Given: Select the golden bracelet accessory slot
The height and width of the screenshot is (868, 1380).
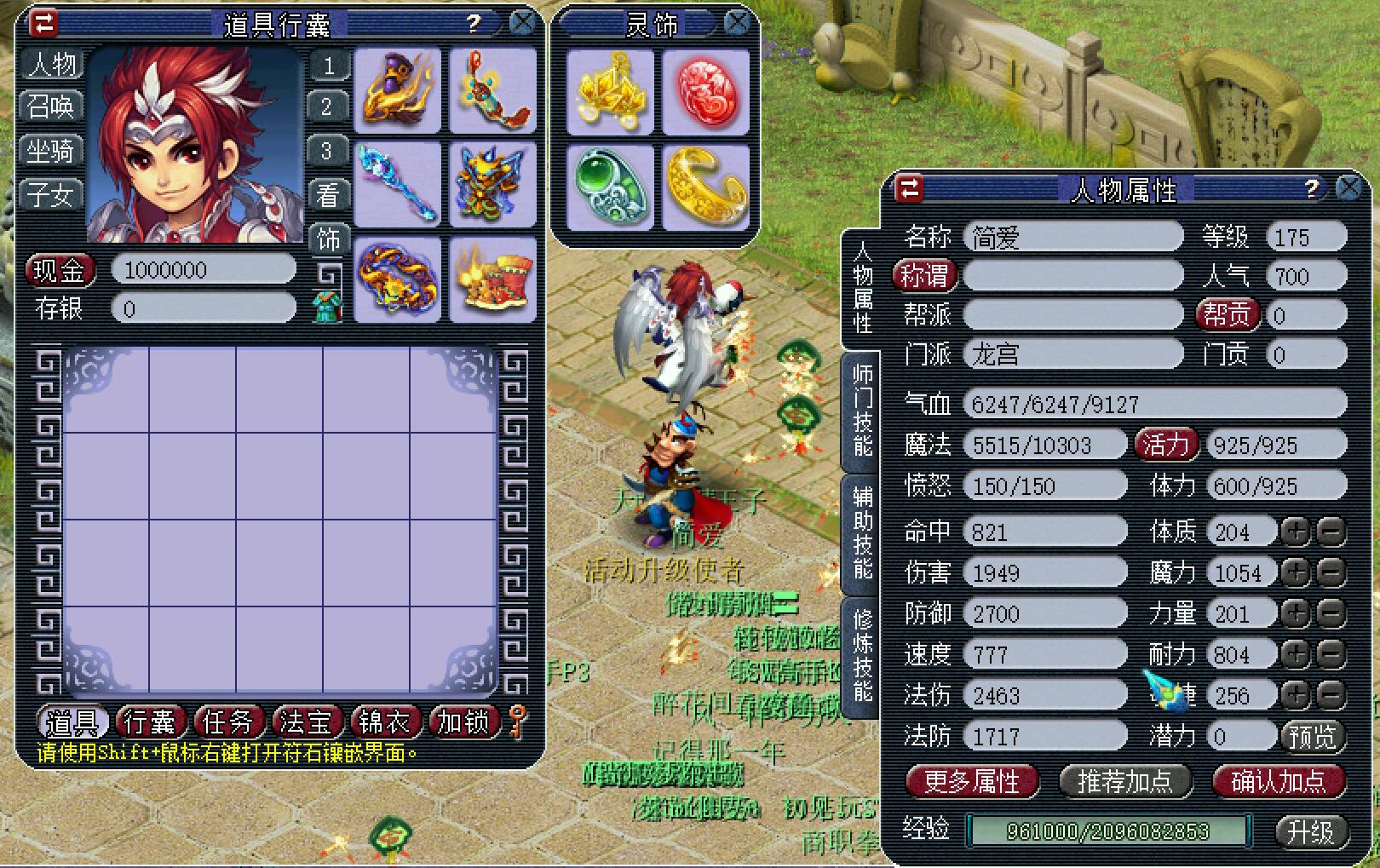Looking at the screenshot, I should [705, 187].
